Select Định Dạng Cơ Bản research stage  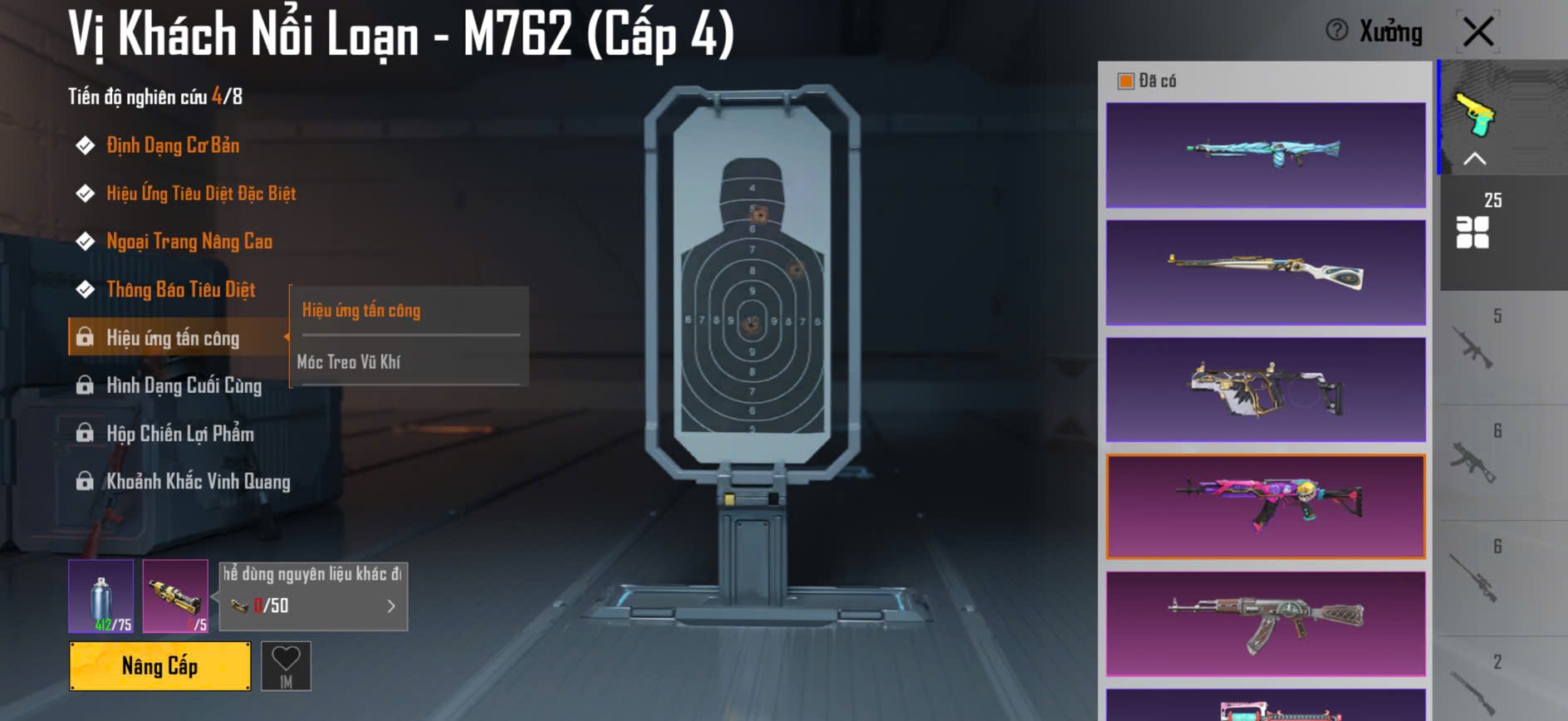coord(172,146)
